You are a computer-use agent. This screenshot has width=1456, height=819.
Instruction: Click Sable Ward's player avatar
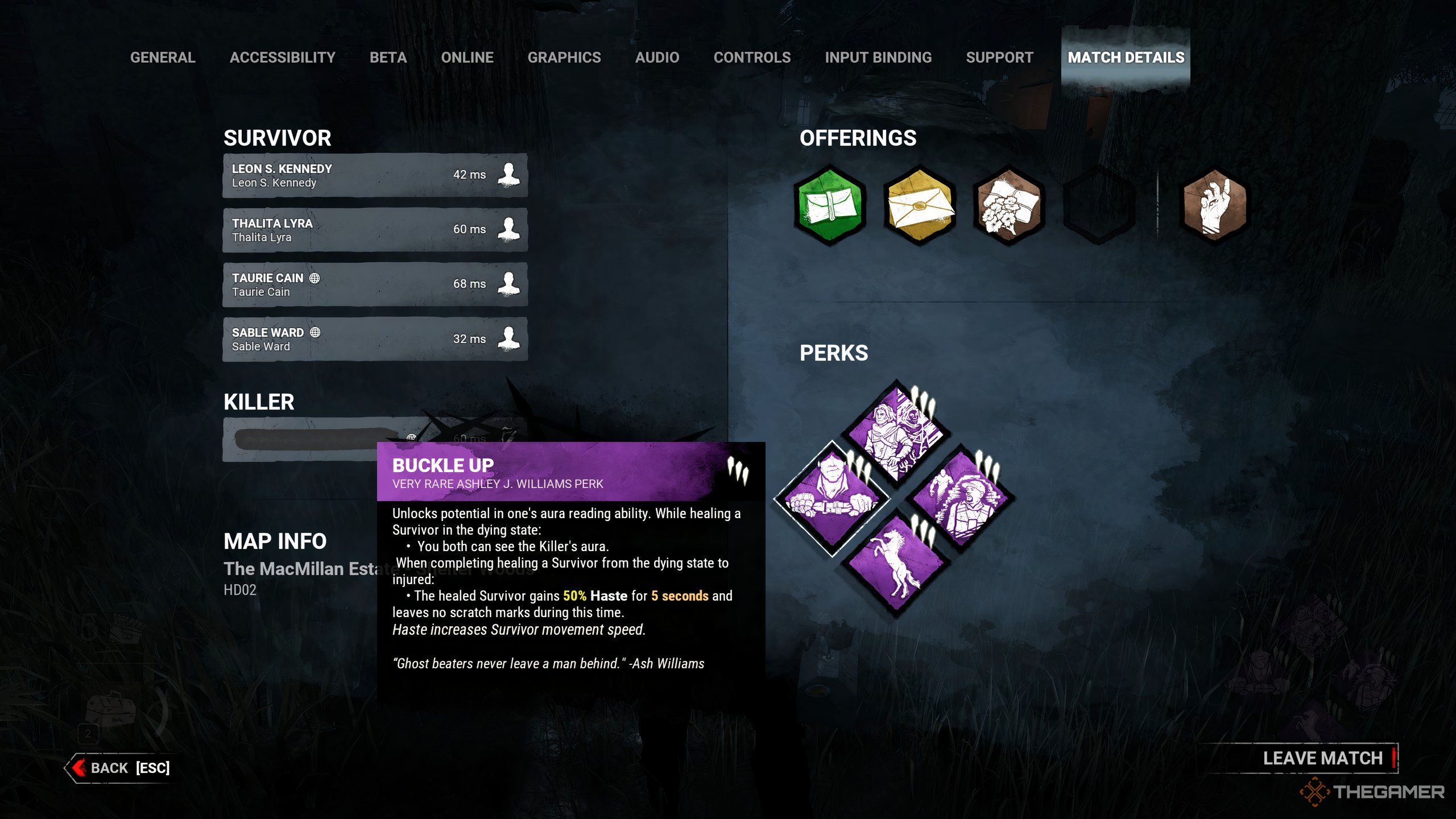coord(510,338)
